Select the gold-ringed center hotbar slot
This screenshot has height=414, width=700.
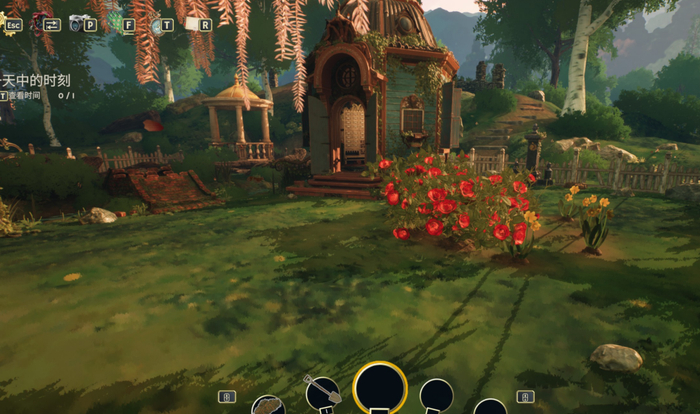(380, 390)
